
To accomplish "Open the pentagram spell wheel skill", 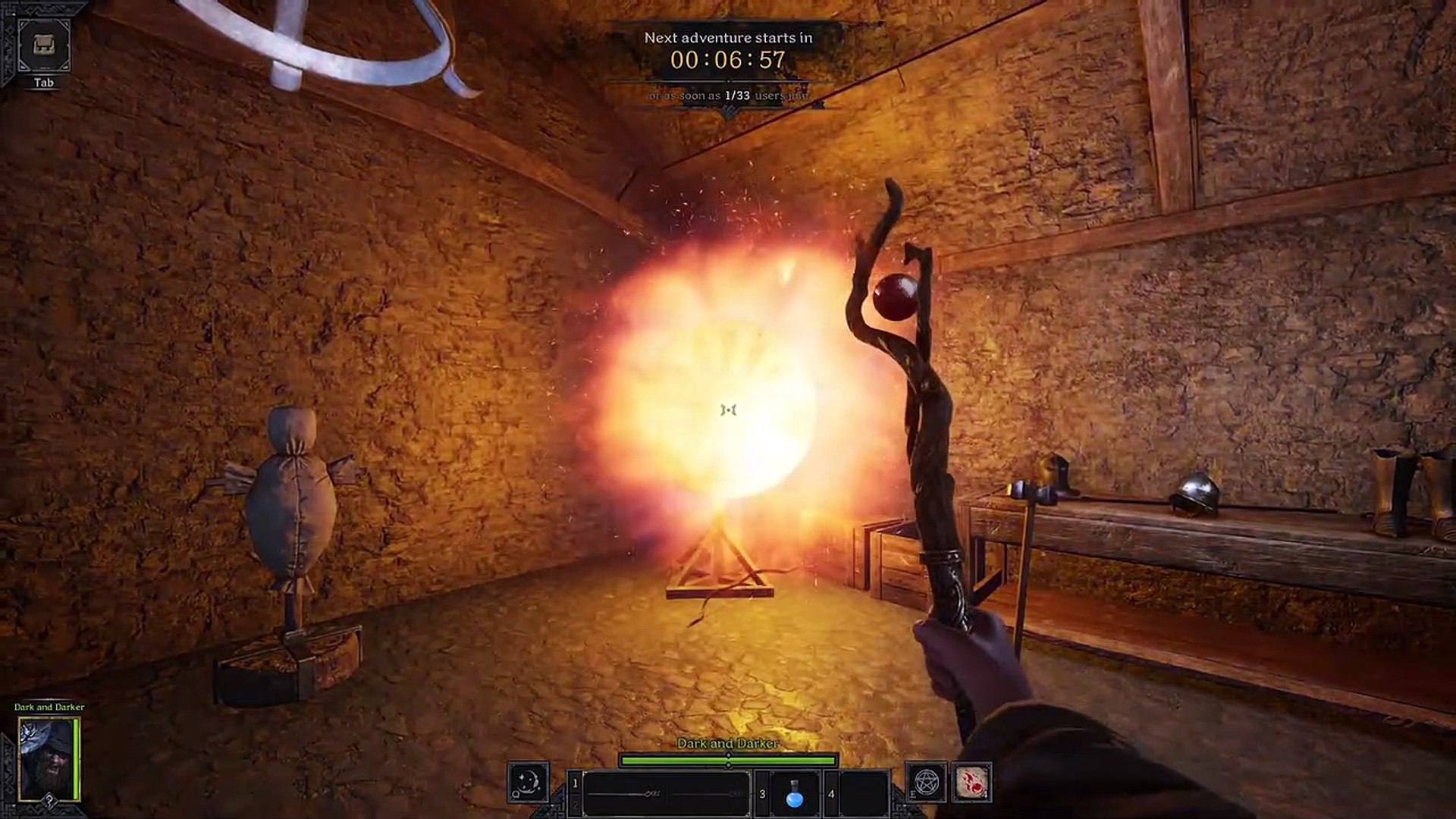I will pos(927,782).
